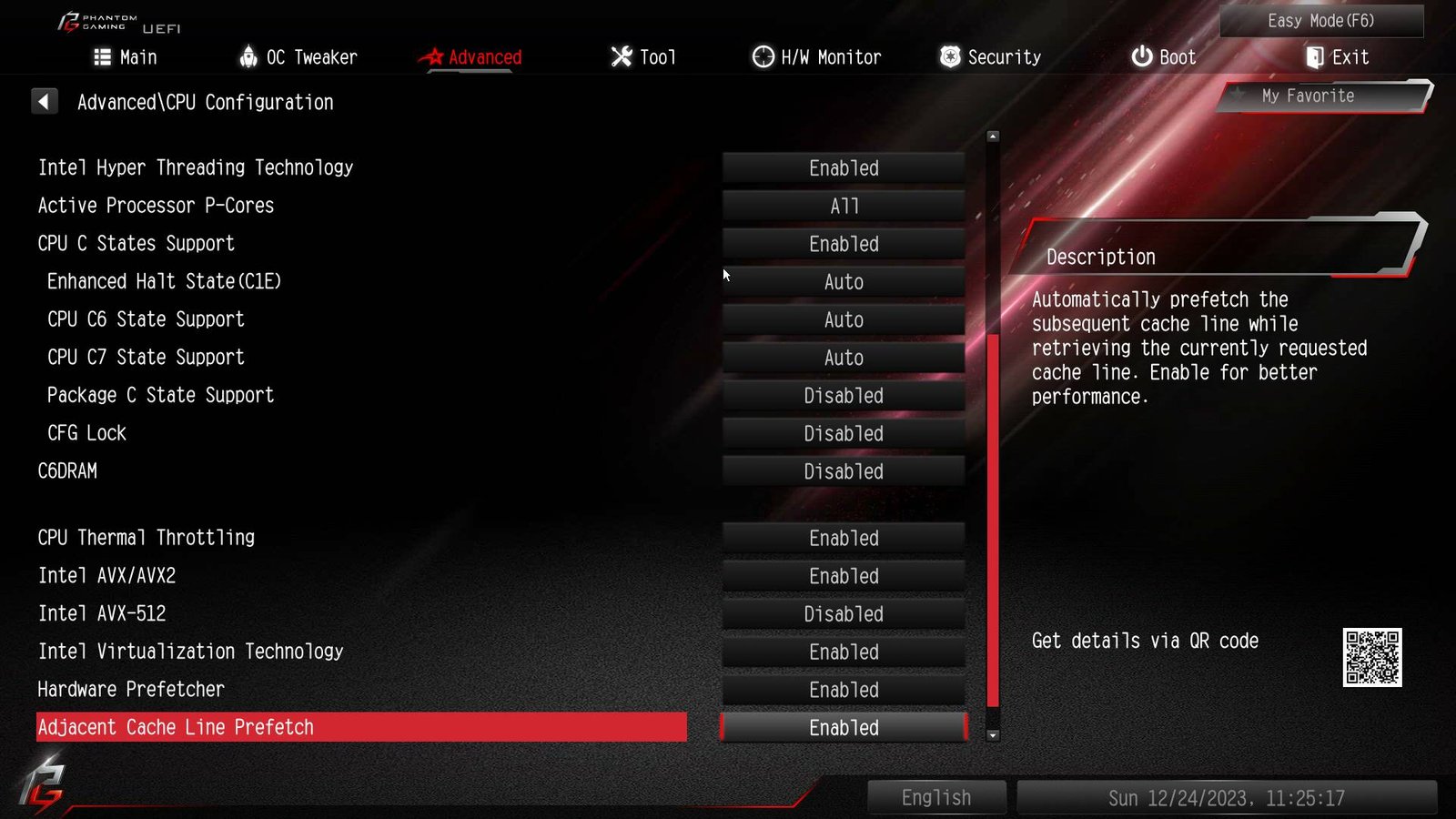1456x819 pixels.
Task: Open the OC Tweaker tab
Action: coord(298,57)
